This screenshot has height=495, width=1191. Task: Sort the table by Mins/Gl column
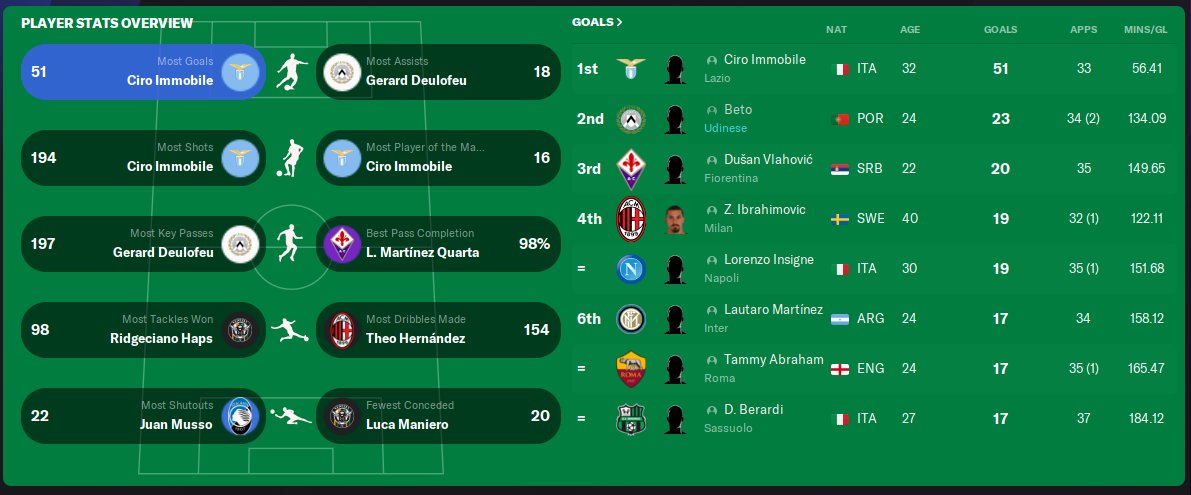click(x=1145, y=30)
